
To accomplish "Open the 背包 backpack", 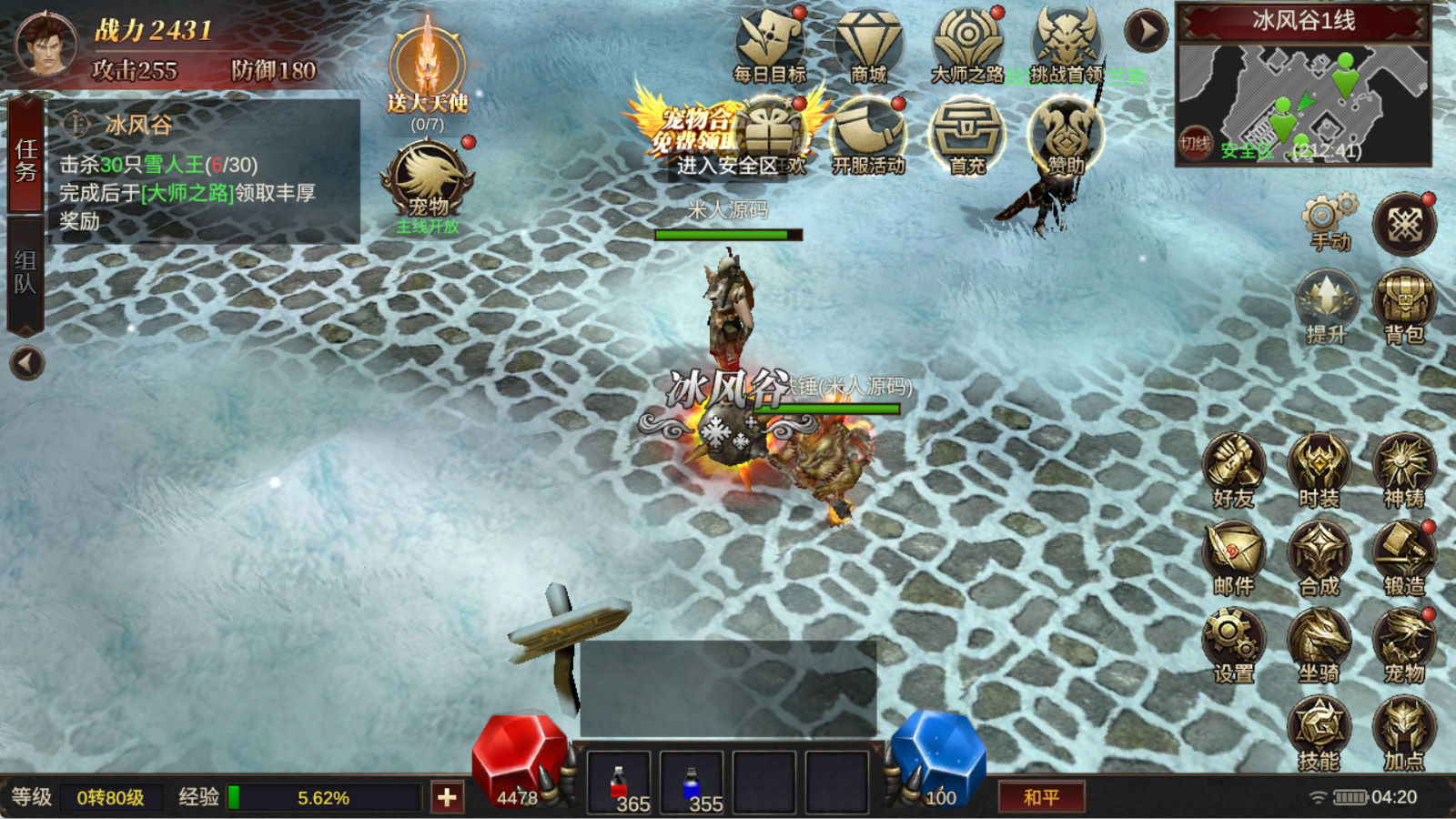I will pos(1404,307).
